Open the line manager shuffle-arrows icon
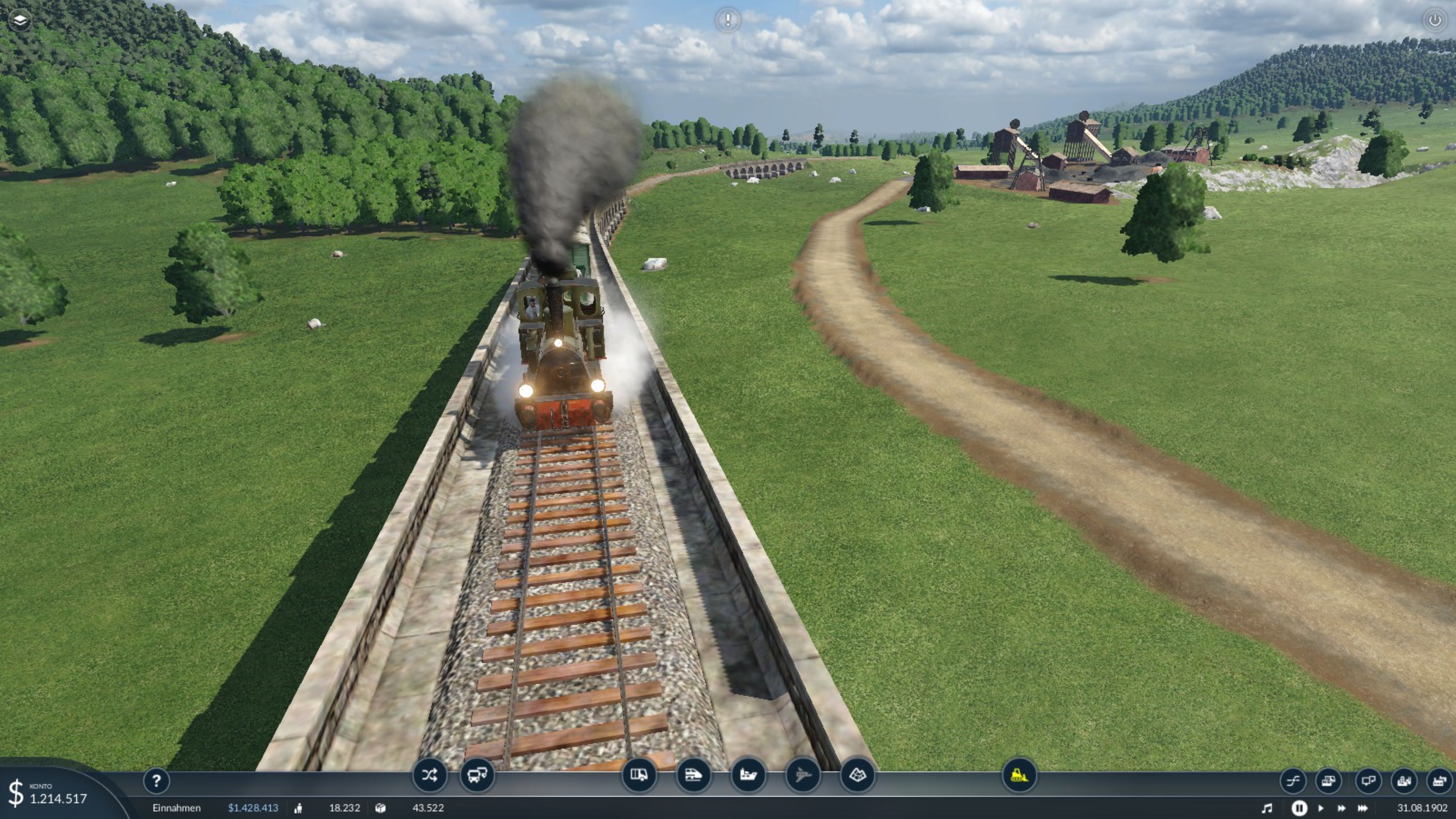Screen dimensions: 1456x819 (x=429, y=775)
